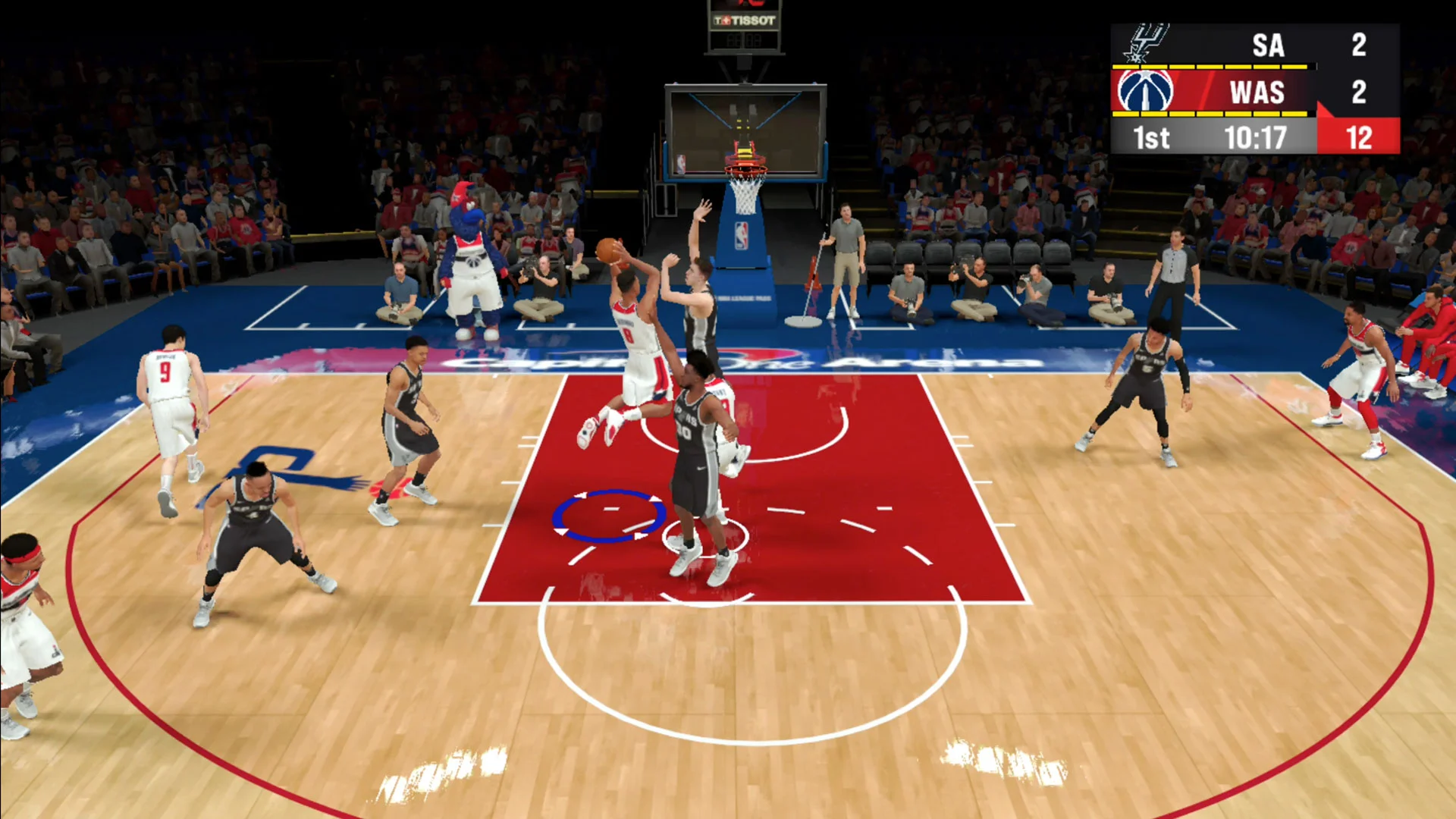Screen dimensions: 1456x819
Task: Click the Wizards mascot near the baseline
Action: coord(470,250)
